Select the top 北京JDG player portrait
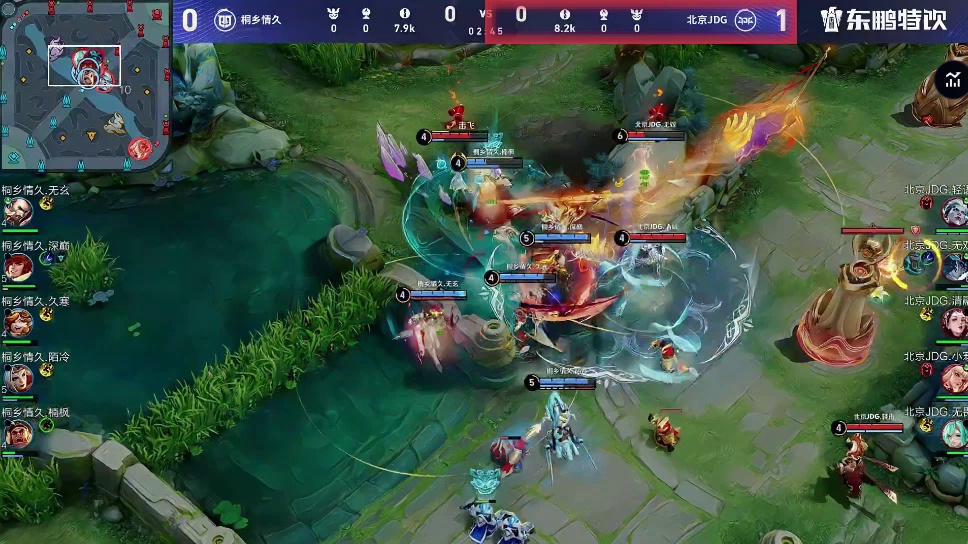 (953, 211)
